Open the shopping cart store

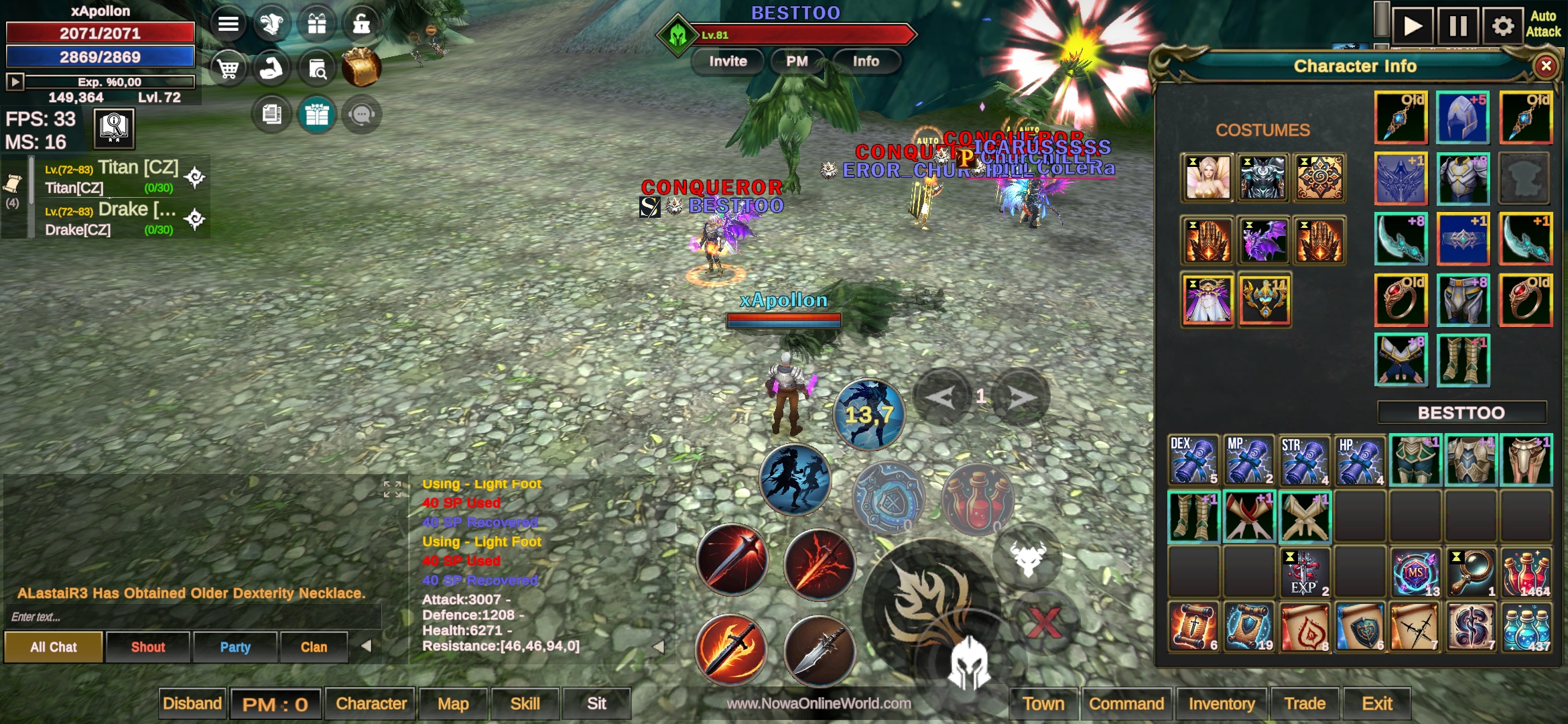[228, 68]
